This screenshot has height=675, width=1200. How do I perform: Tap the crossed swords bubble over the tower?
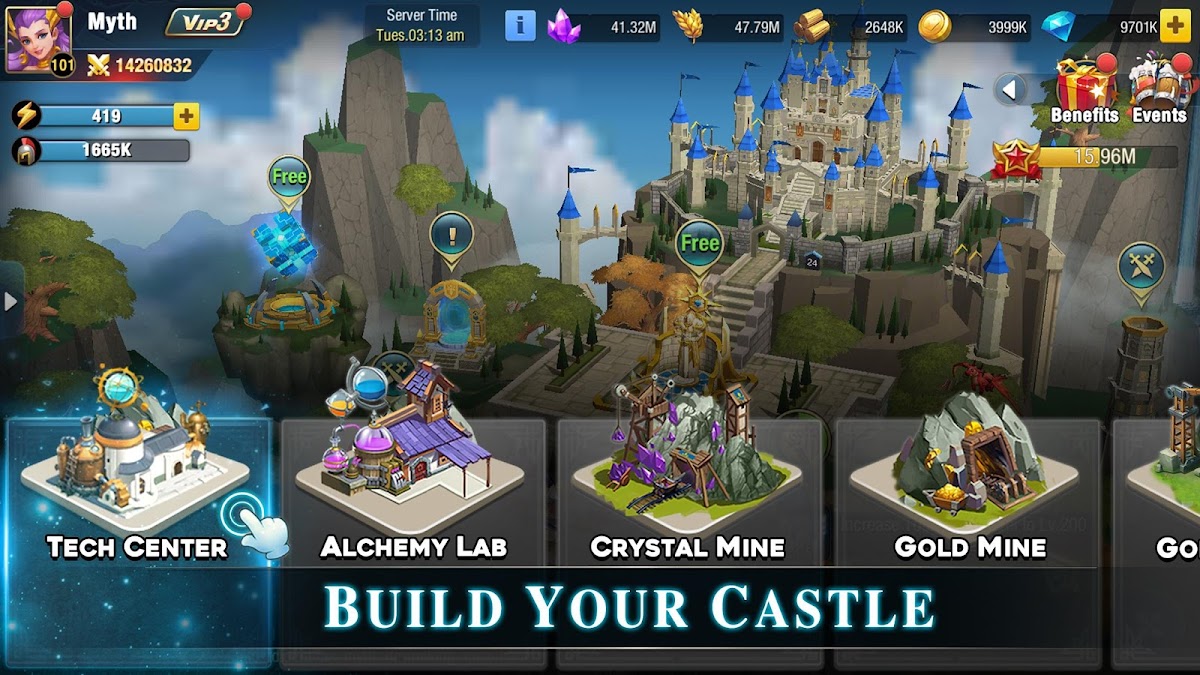1141,266
